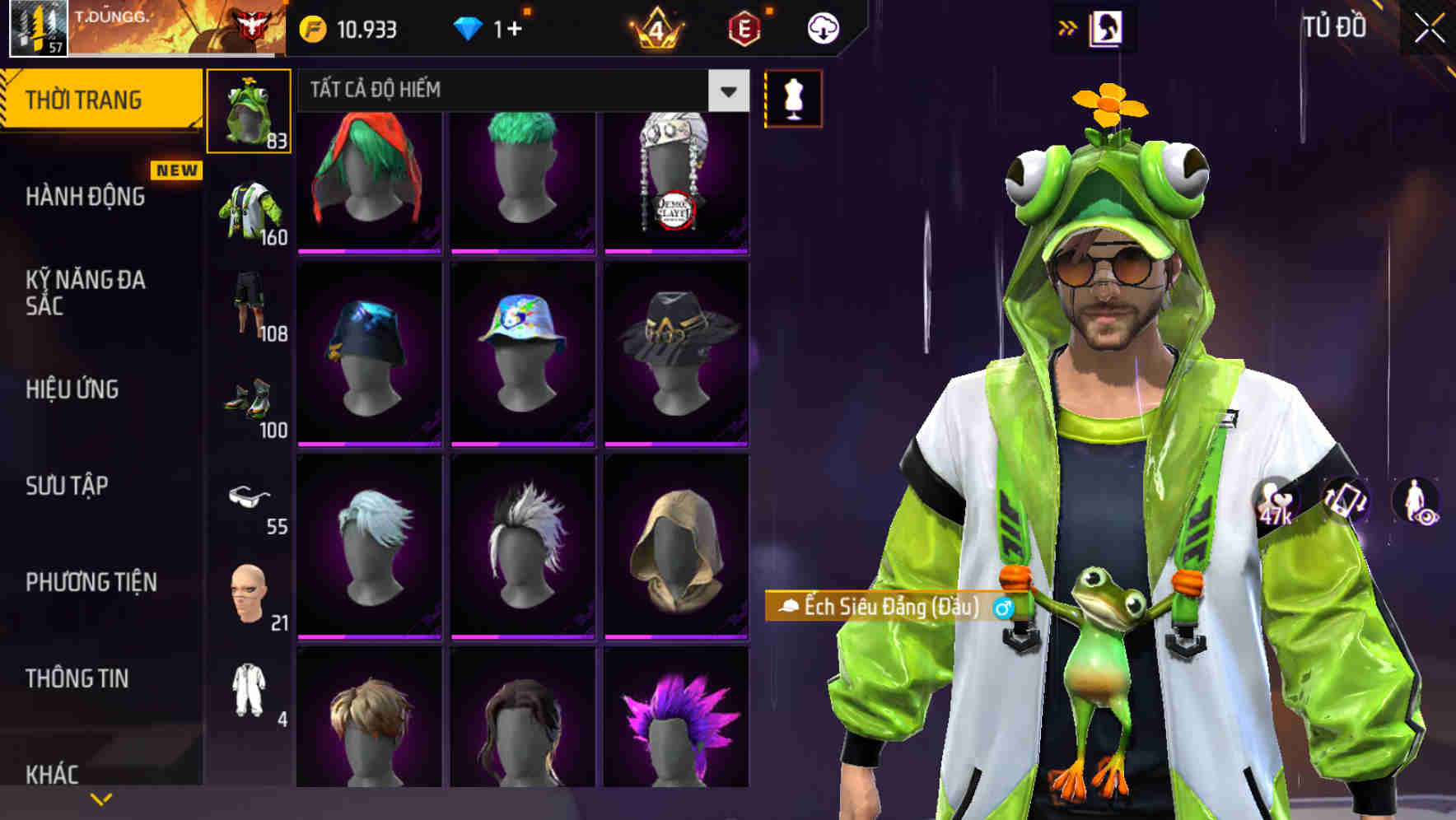Image resolution: width=1456 pixels, height=820 pixels.
Task: Click the cloud download icon in top bar
Action: click(822, 27)
